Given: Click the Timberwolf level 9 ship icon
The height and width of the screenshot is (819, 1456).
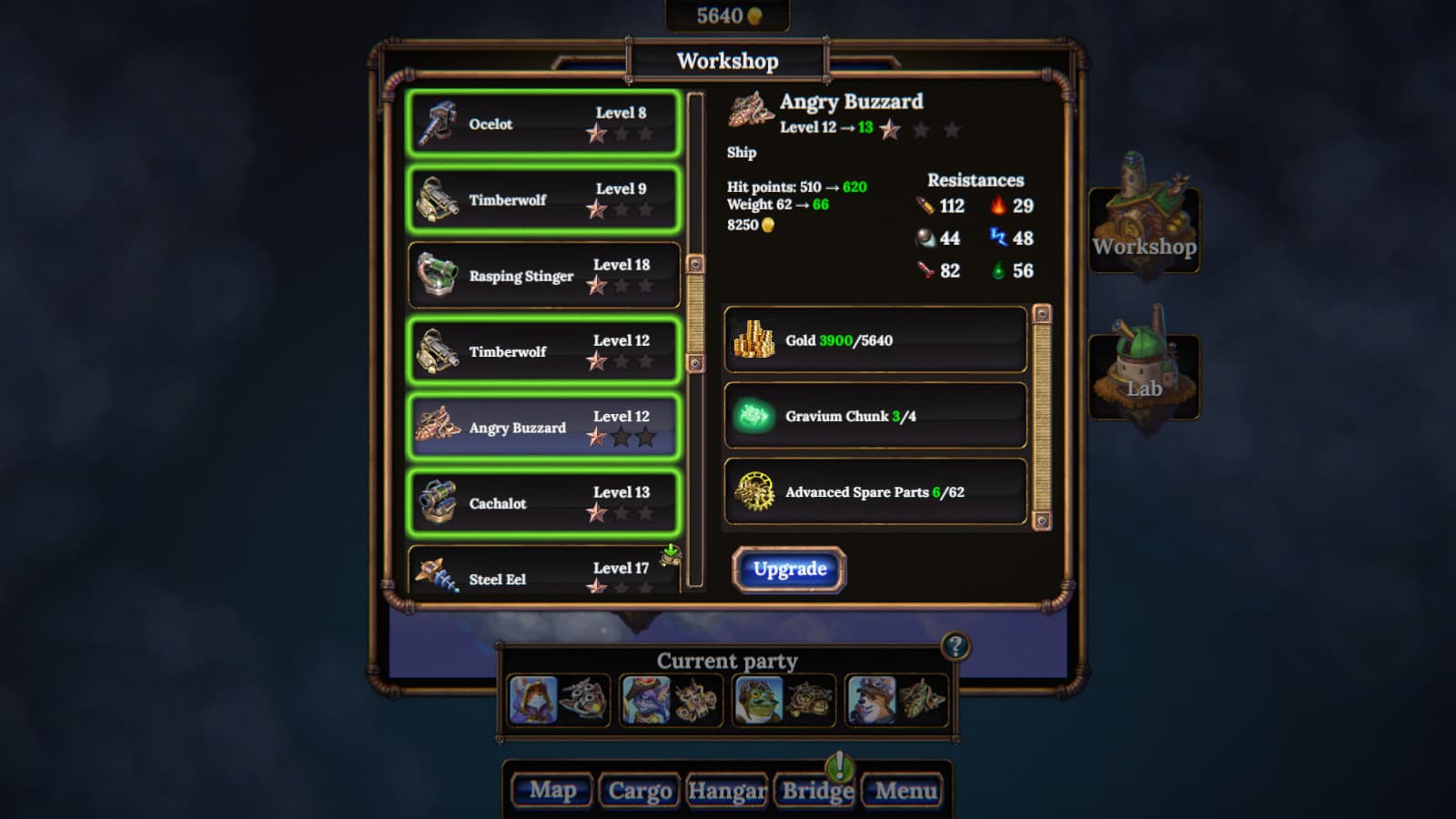Looking at the screenshot, I should 437,200.
